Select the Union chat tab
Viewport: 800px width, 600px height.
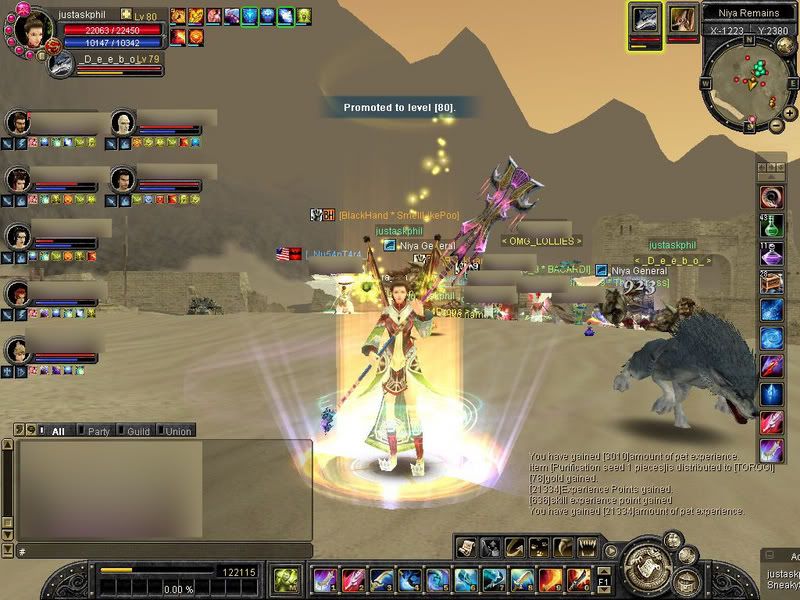click(177, 431)
